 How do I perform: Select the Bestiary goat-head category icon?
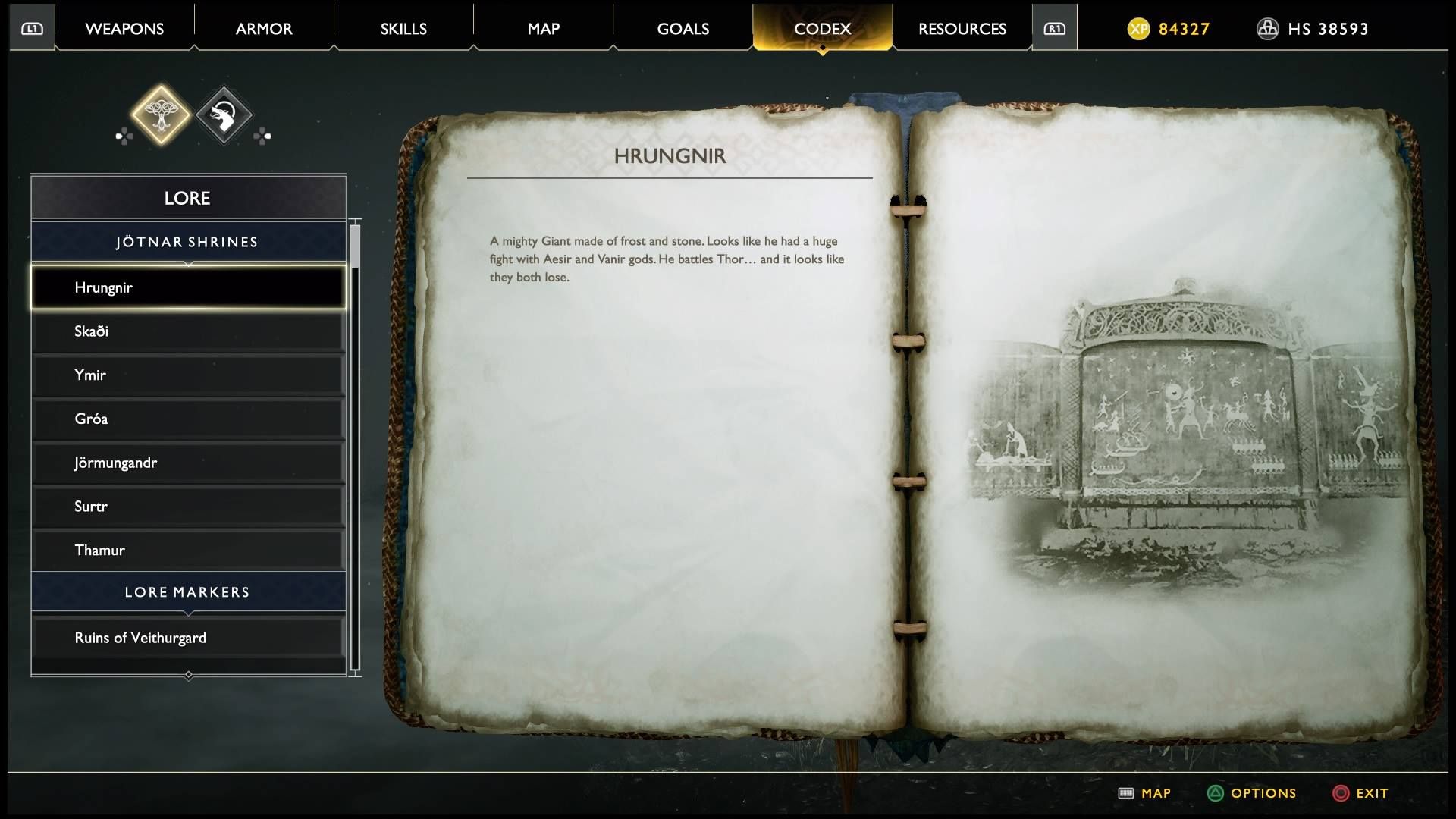tap(224, 115)
